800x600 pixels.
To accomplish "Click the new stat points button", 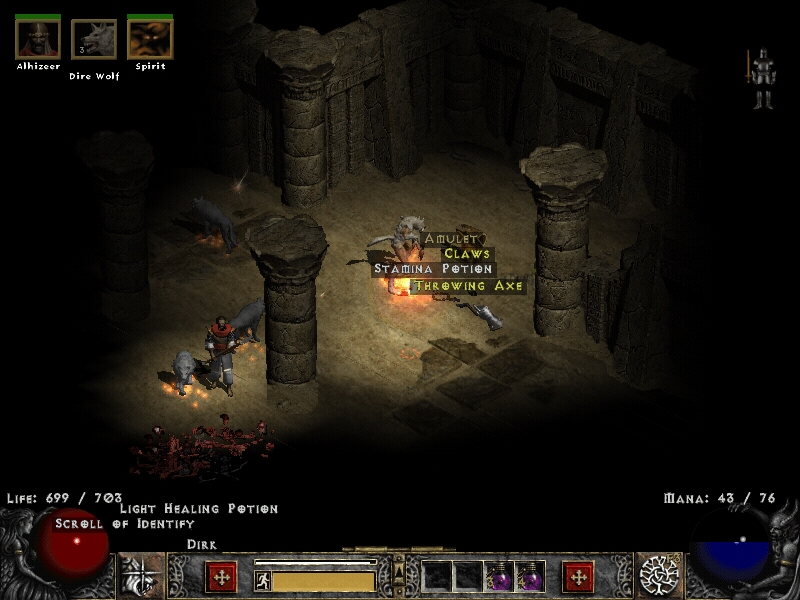I will click(x=221, y=577).
